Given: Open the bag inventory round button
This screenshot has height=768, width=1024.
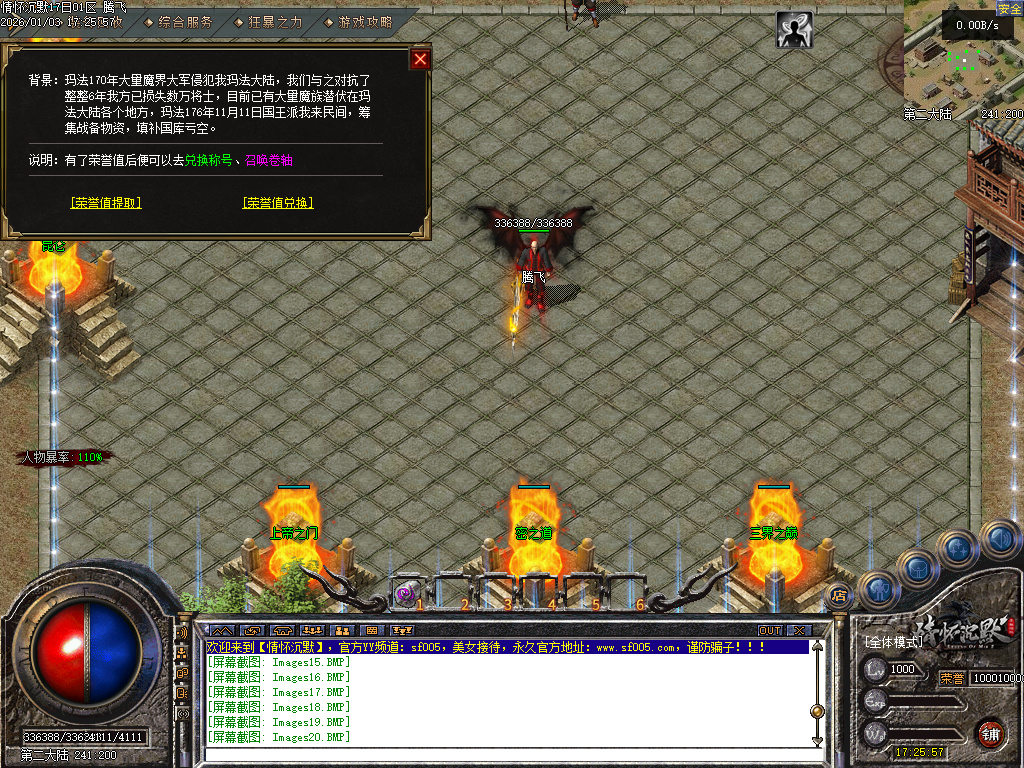Looking at the screenshot, I should (918, 567).
